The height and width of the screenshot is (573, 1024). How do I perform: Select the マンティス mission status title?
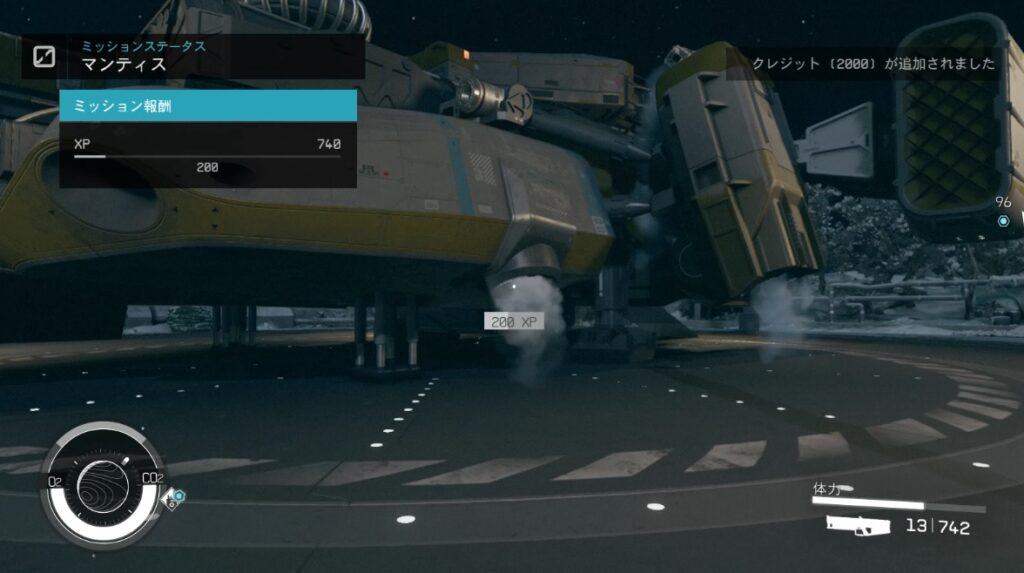tap(124, 65)
